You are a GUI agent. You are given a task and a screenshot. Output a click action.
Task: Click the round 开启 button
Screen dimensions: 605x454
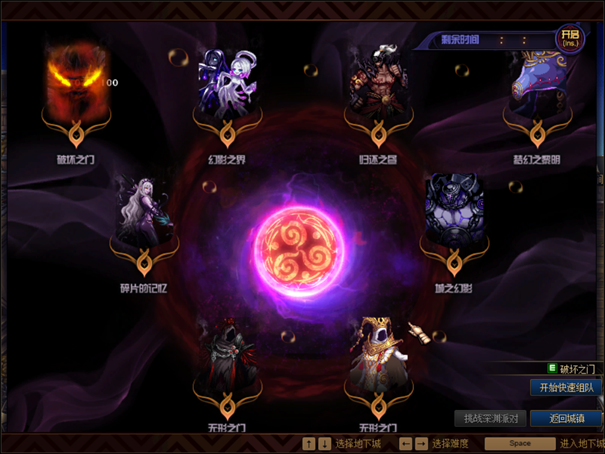click(x=570, y=40)
